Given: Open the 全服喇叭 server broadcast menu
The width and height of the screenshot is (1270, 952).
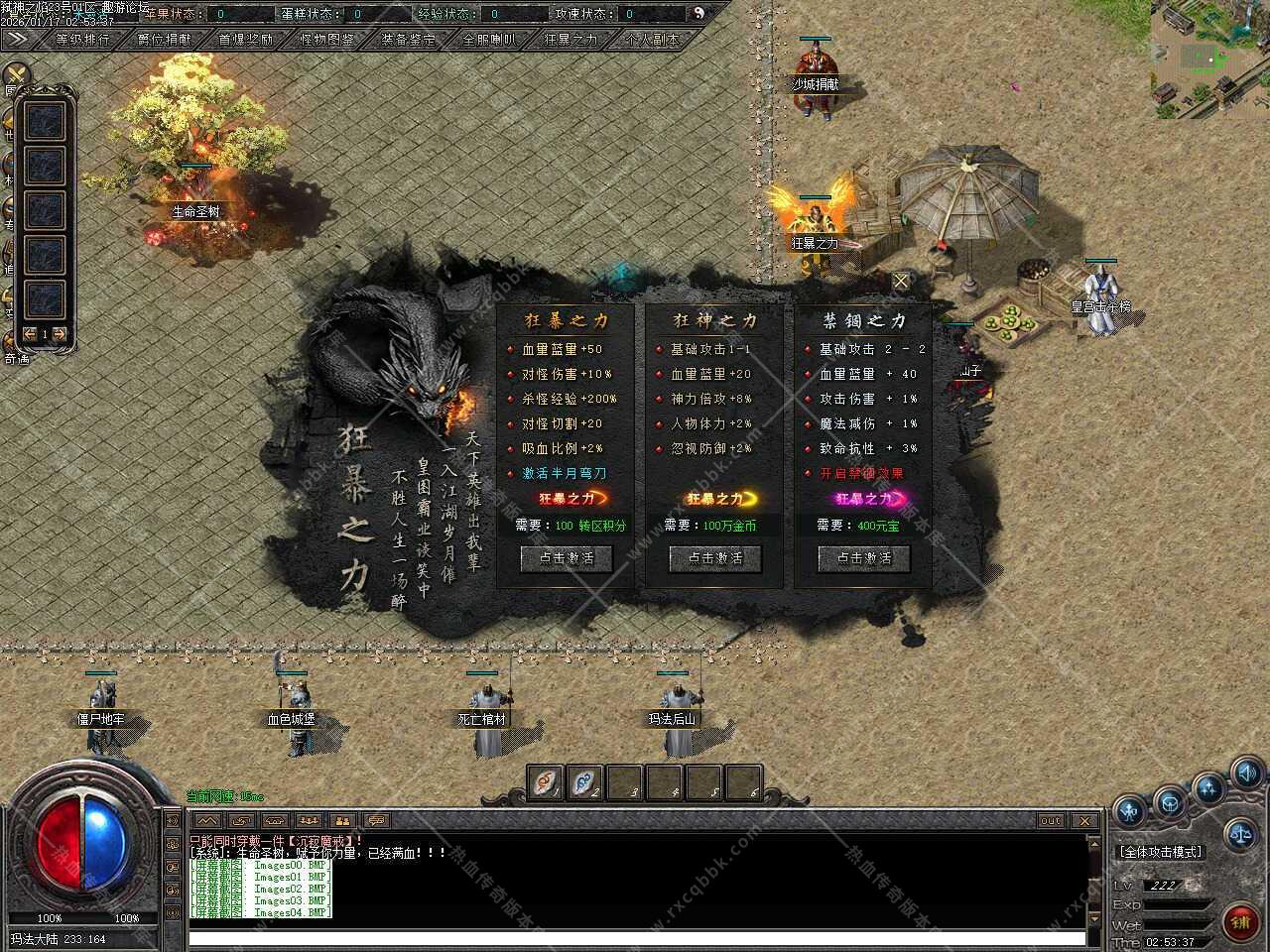Looking at the screenshot, I should pyautogui.click(x=490, y=40).
